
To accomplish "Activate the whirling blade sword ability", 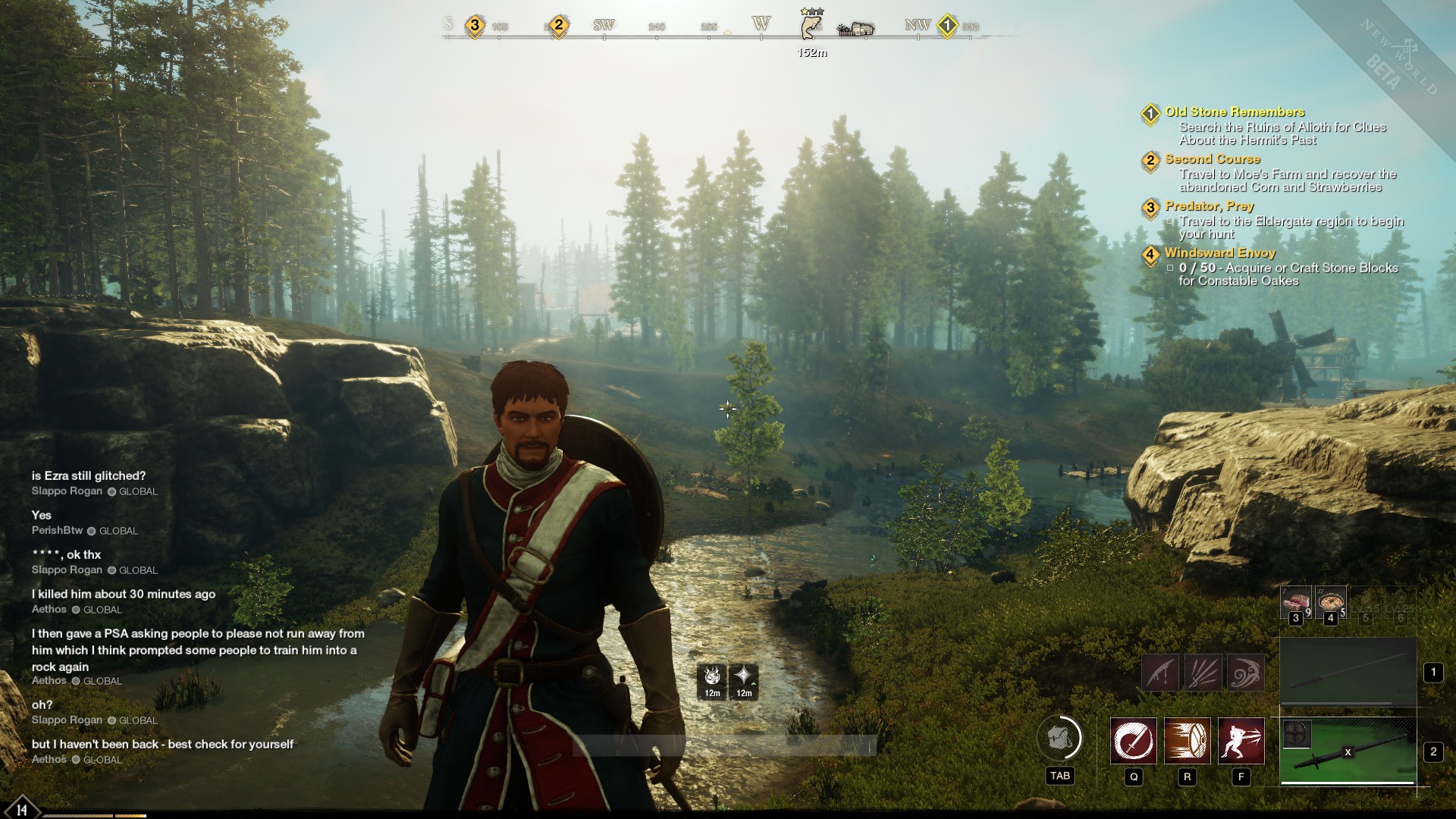I will [x=1134, y=740].
